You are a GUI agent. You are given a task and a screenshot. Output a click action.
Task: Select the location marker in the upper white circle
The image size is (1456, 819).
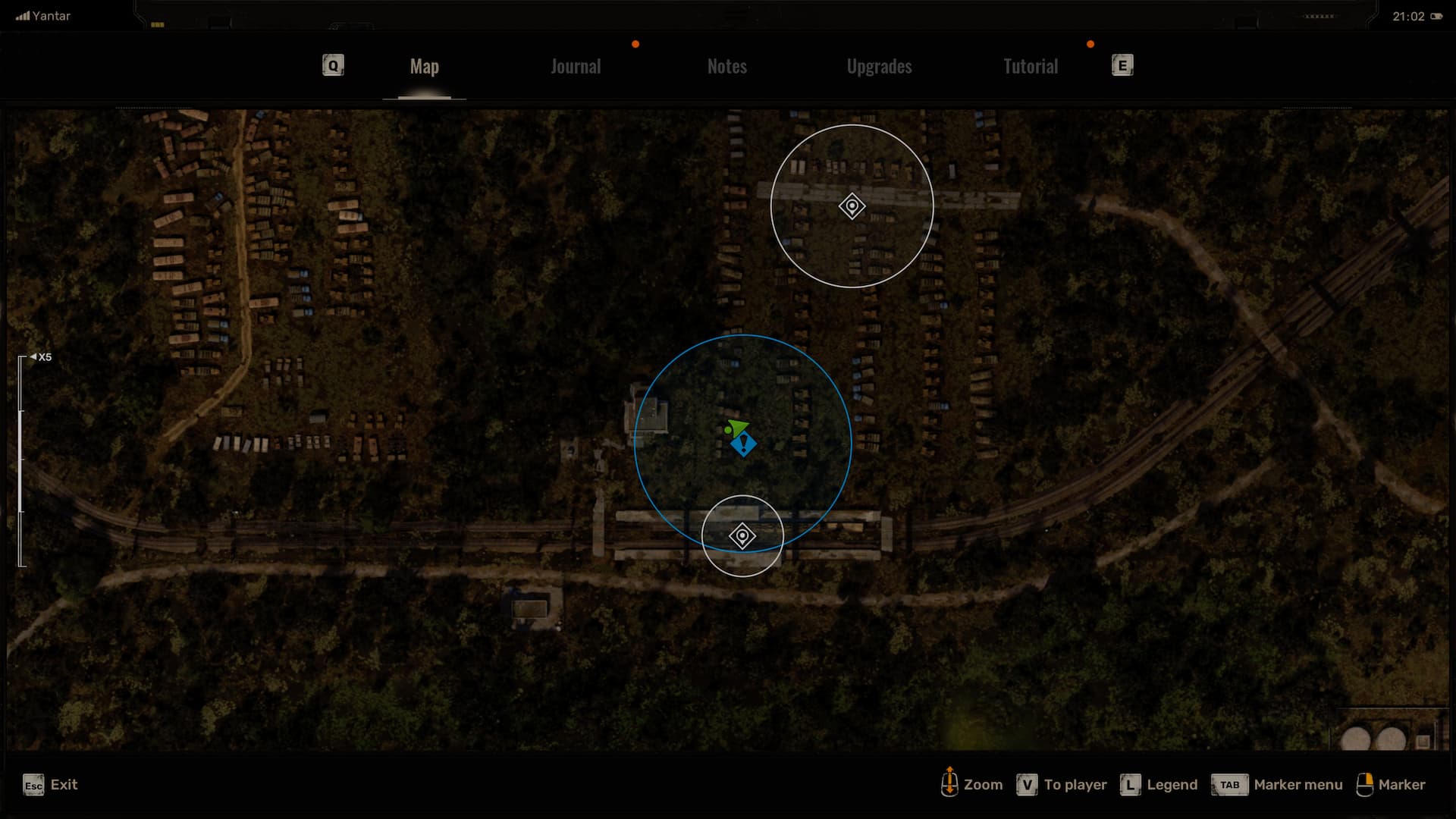[x=852, y=206]
